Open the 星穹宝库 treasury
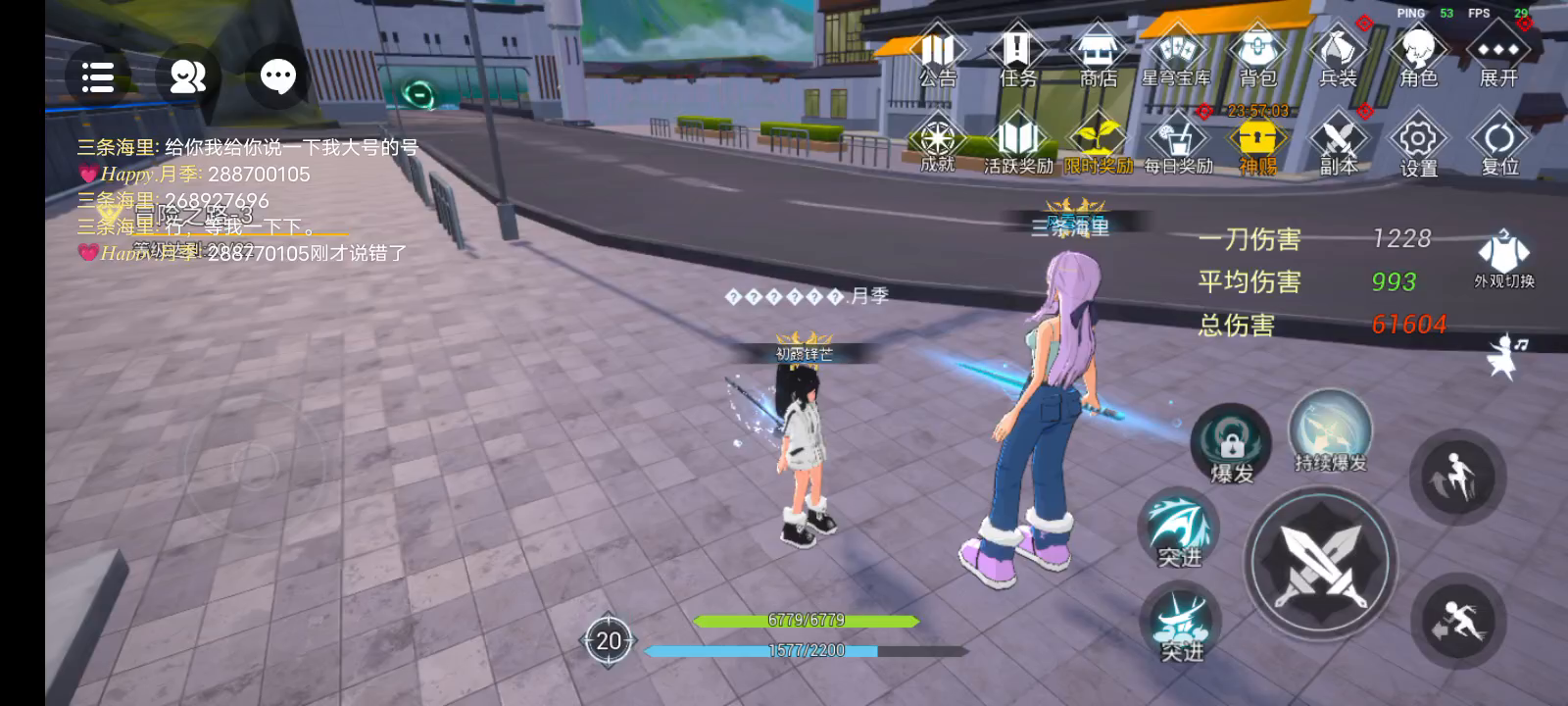Image resolution: width=1568 pixels, height=706 pixels. 1176,56
